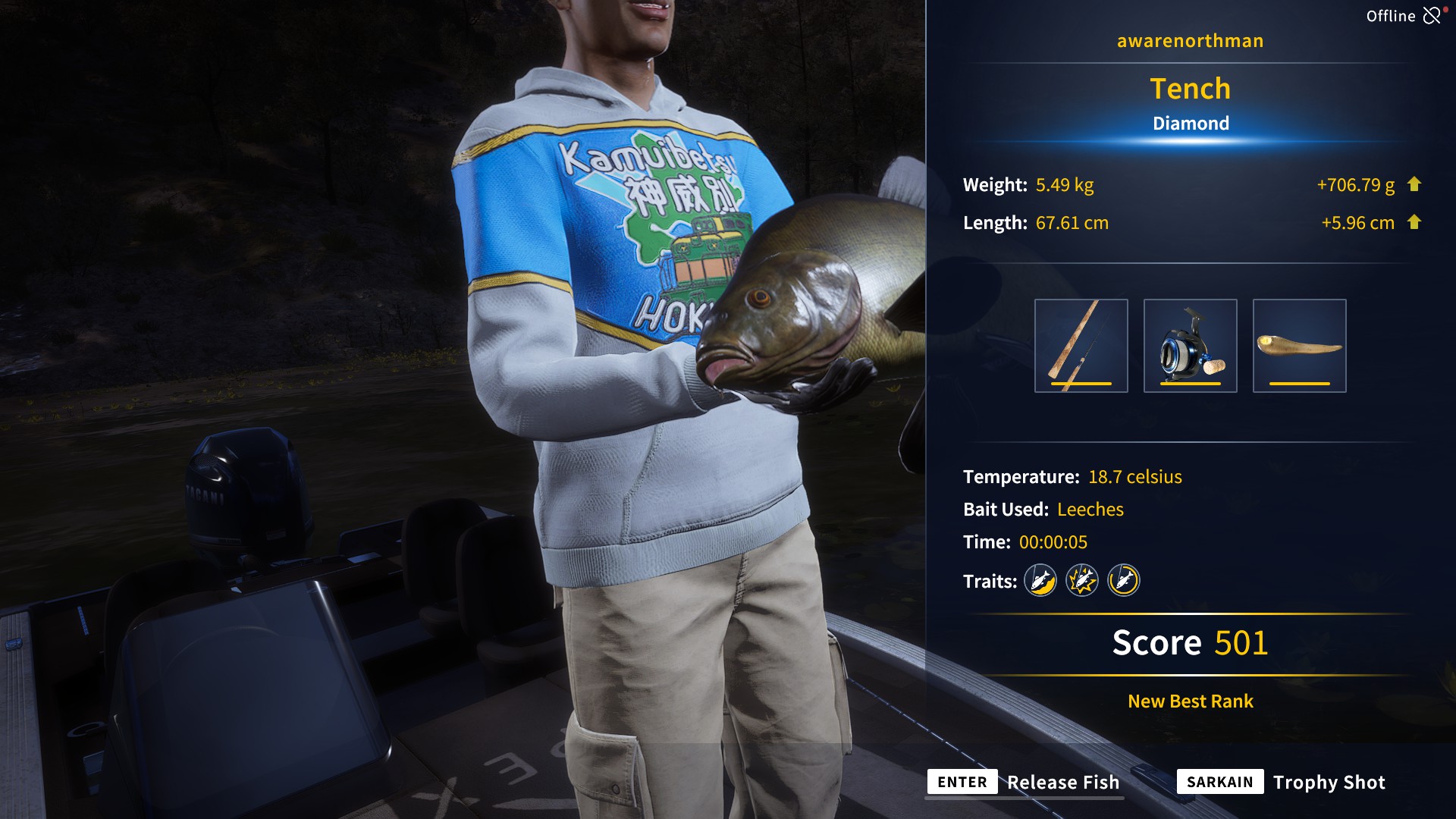Click the Offline connection status icon
Viewport: 1456px width, 819px height.
[x=1432, y=16]
